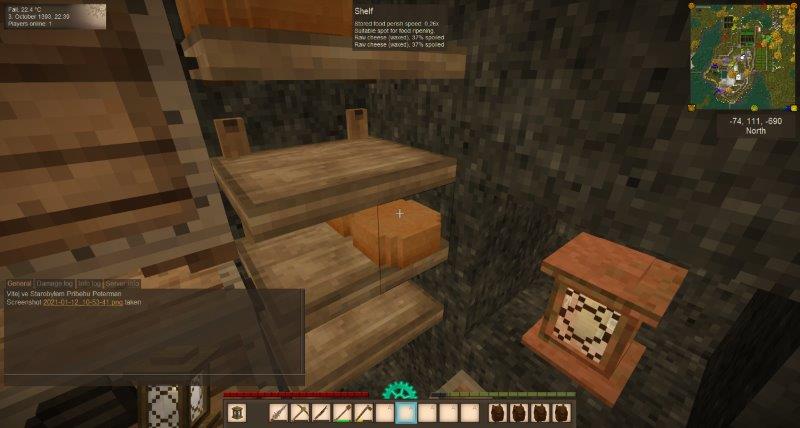This screenshot has height=428, width=800.
Task: Show the Info log tab
Action: (x=90, y=284)
